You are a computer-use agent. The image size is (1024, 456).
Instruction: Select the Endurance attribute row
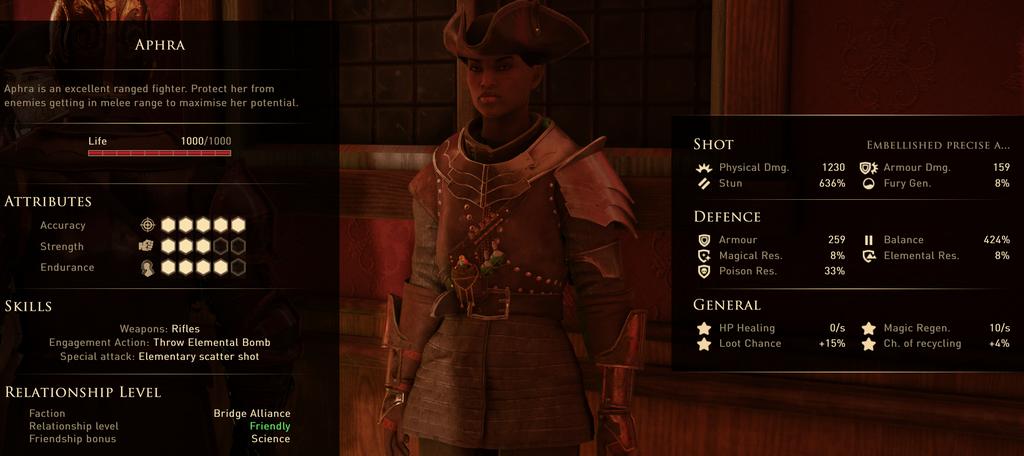tap(67, 267)
